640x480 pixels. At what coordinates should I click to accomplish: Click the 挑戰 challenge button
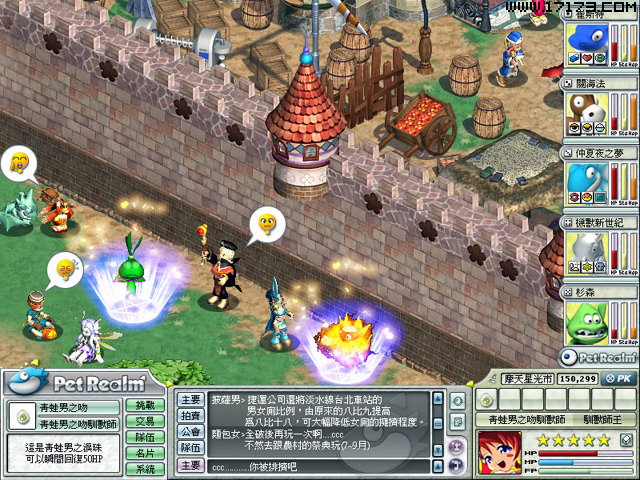(146, 406)
